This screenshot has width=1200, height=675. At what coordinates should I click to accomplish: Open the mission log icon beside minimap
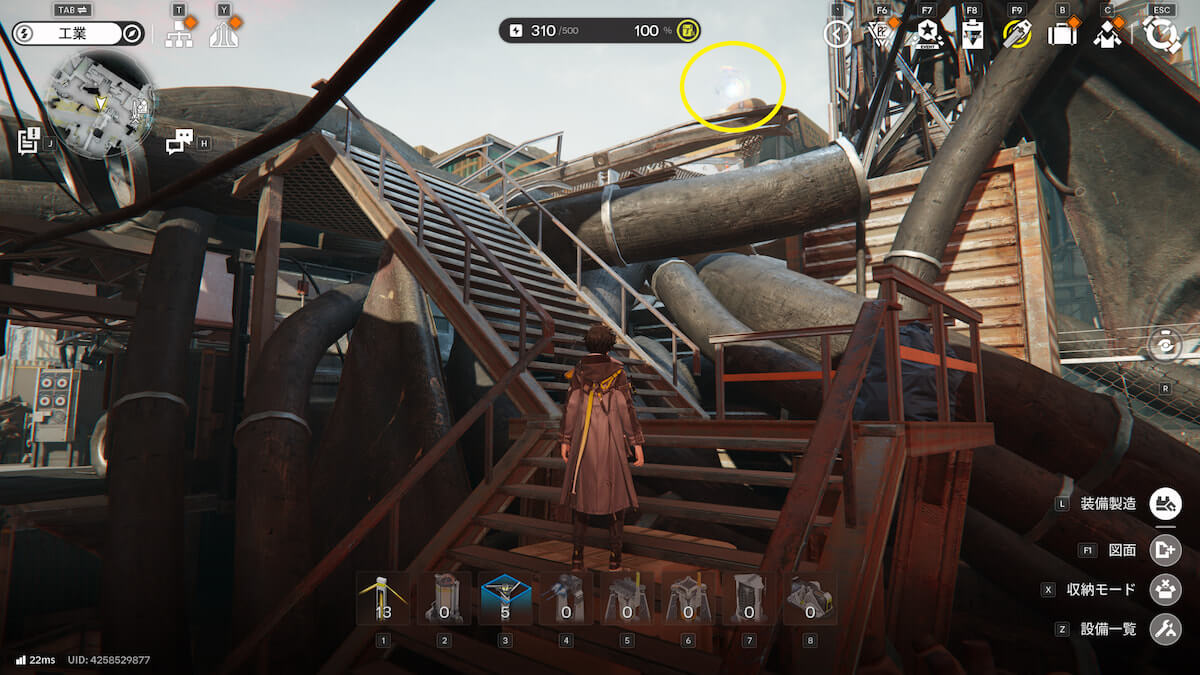(x=29, y=141)
